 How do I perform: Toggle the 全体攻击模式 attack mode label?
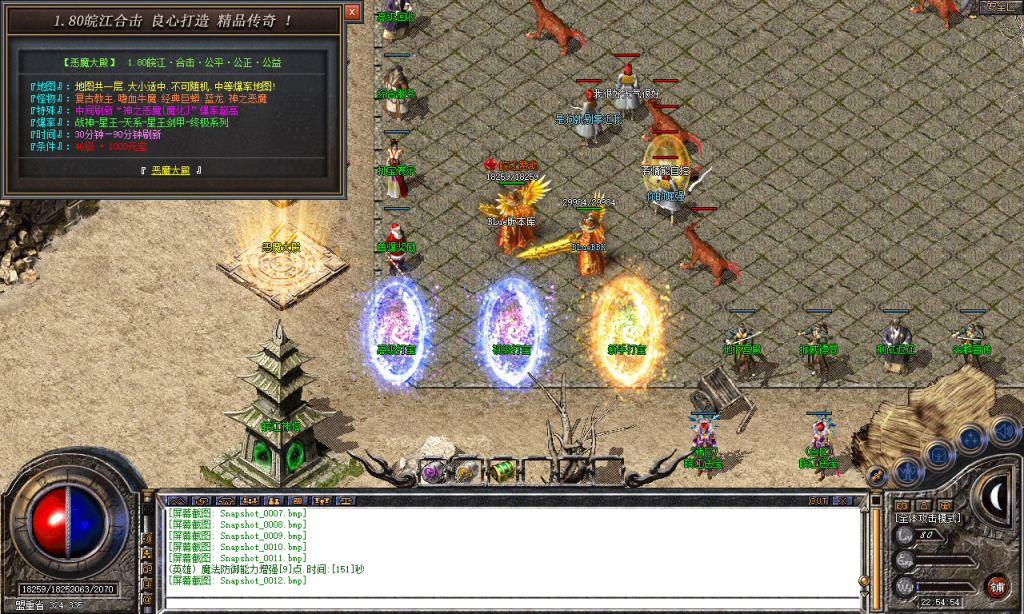click(928, 518)
